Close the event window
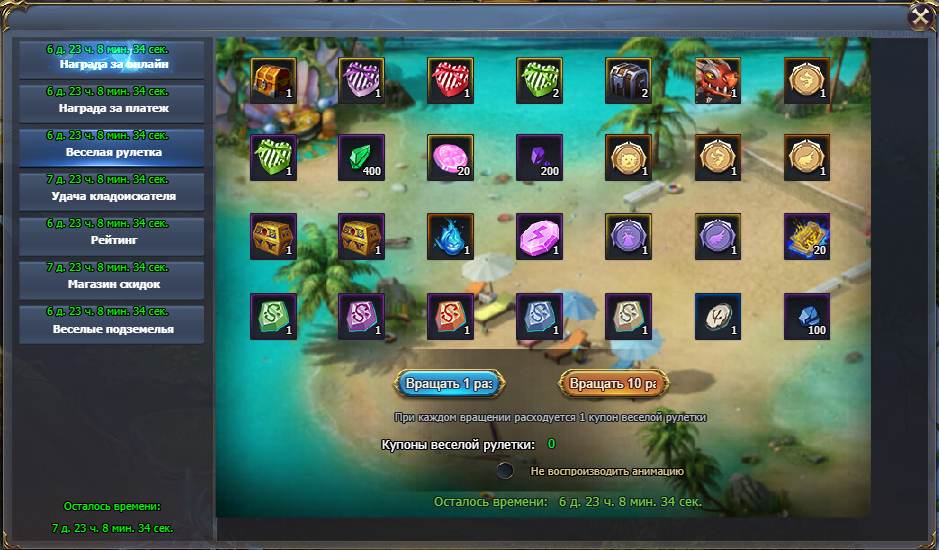939x550 pixels. [x=921, y=17]
